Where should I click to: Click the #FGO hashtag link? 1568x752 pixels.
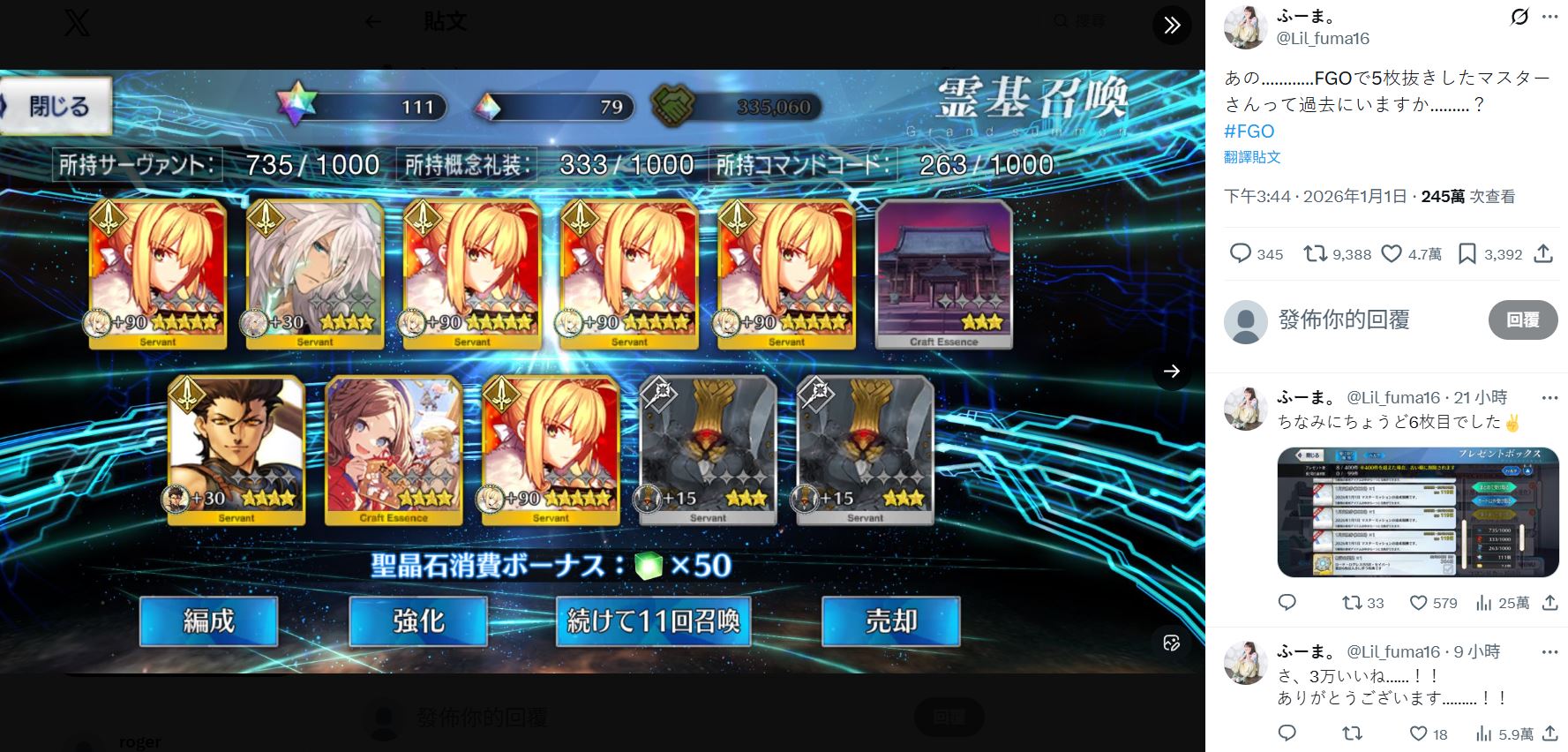coord(1249,131)
